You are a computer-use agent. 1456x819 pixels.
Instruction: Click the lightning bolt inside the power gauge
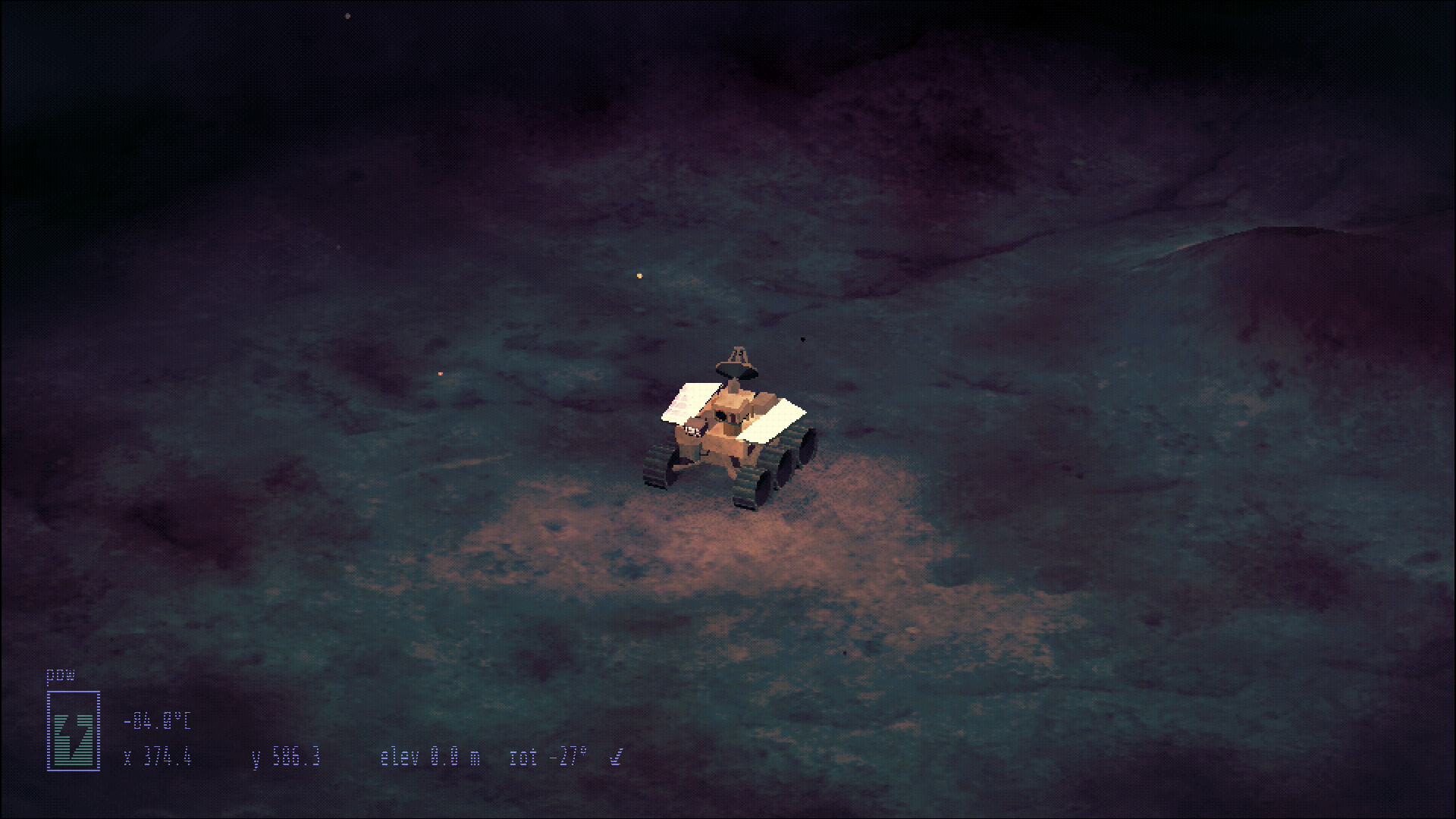click(x=73, y=737)
